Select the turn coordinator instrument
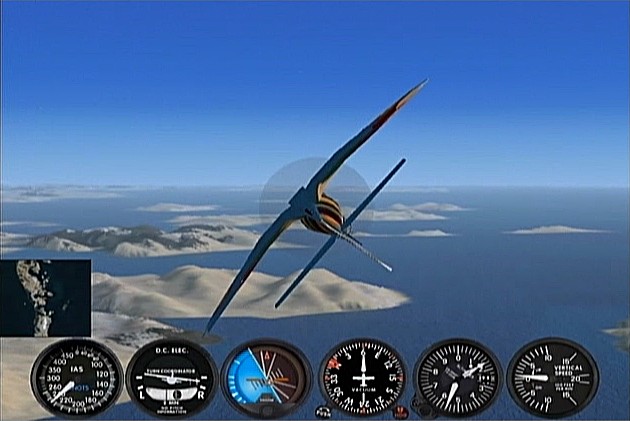This screenshot has height=421, width=630. tap(172, 379)
